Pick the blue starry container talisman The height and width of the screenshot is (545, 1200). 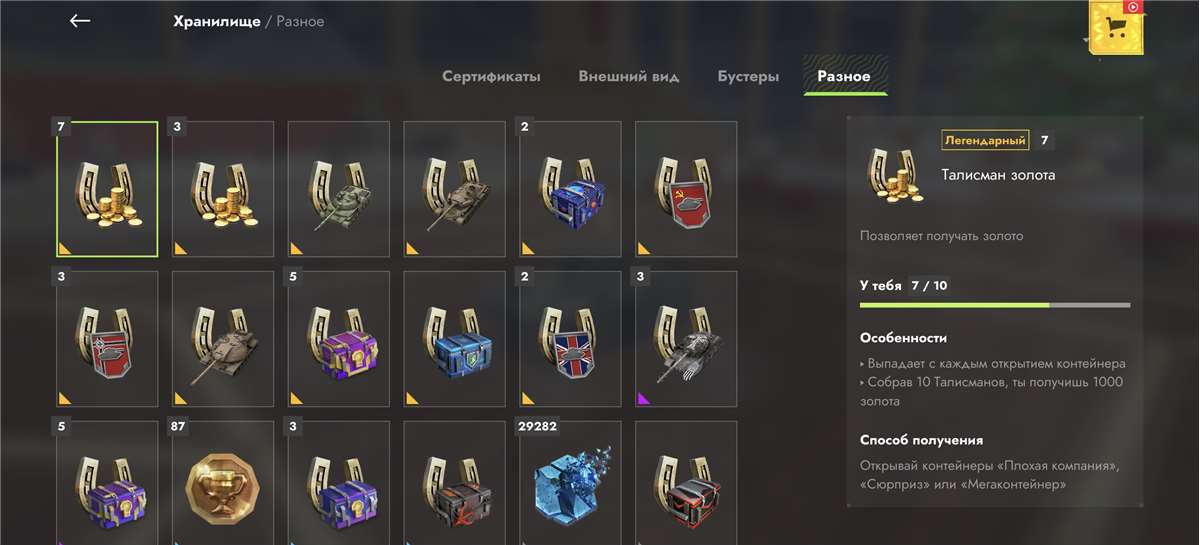pyautogui.click(x=571, y=189)
